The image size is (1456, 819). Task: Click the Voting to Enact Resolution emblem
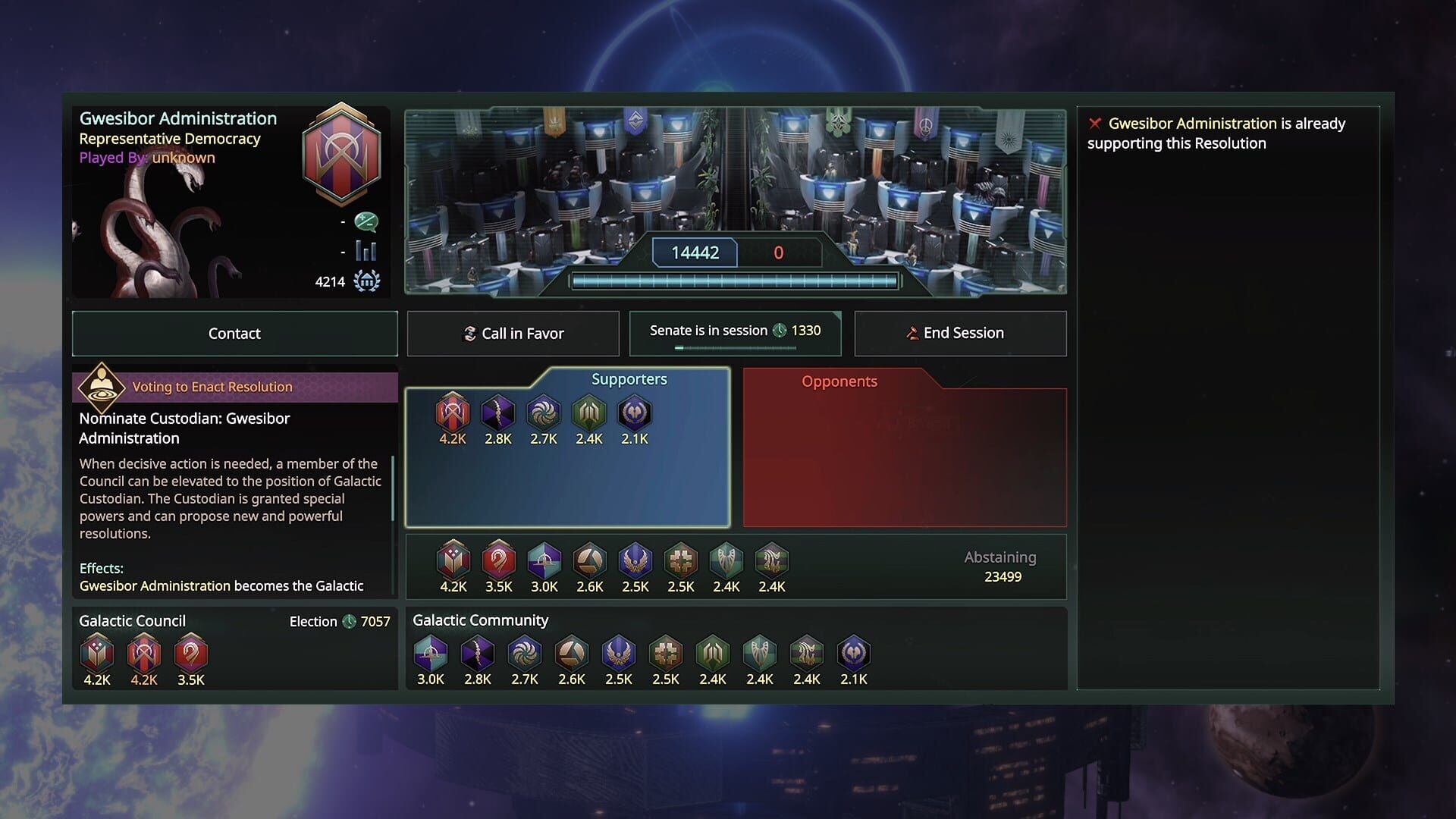(103, 387)
